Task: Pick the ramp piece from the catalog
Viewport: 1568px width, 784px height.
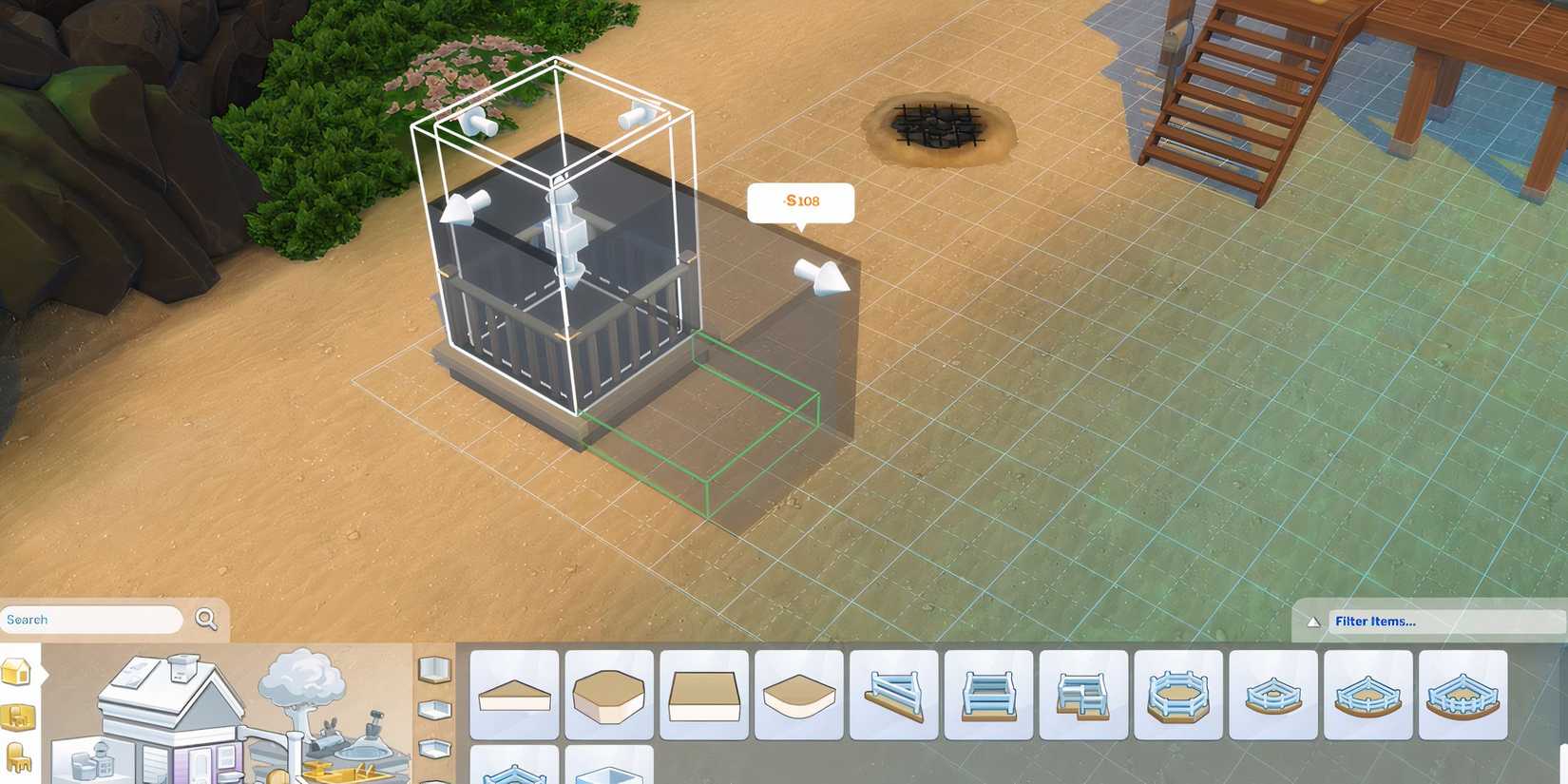Action: click(x=894, y=696)
